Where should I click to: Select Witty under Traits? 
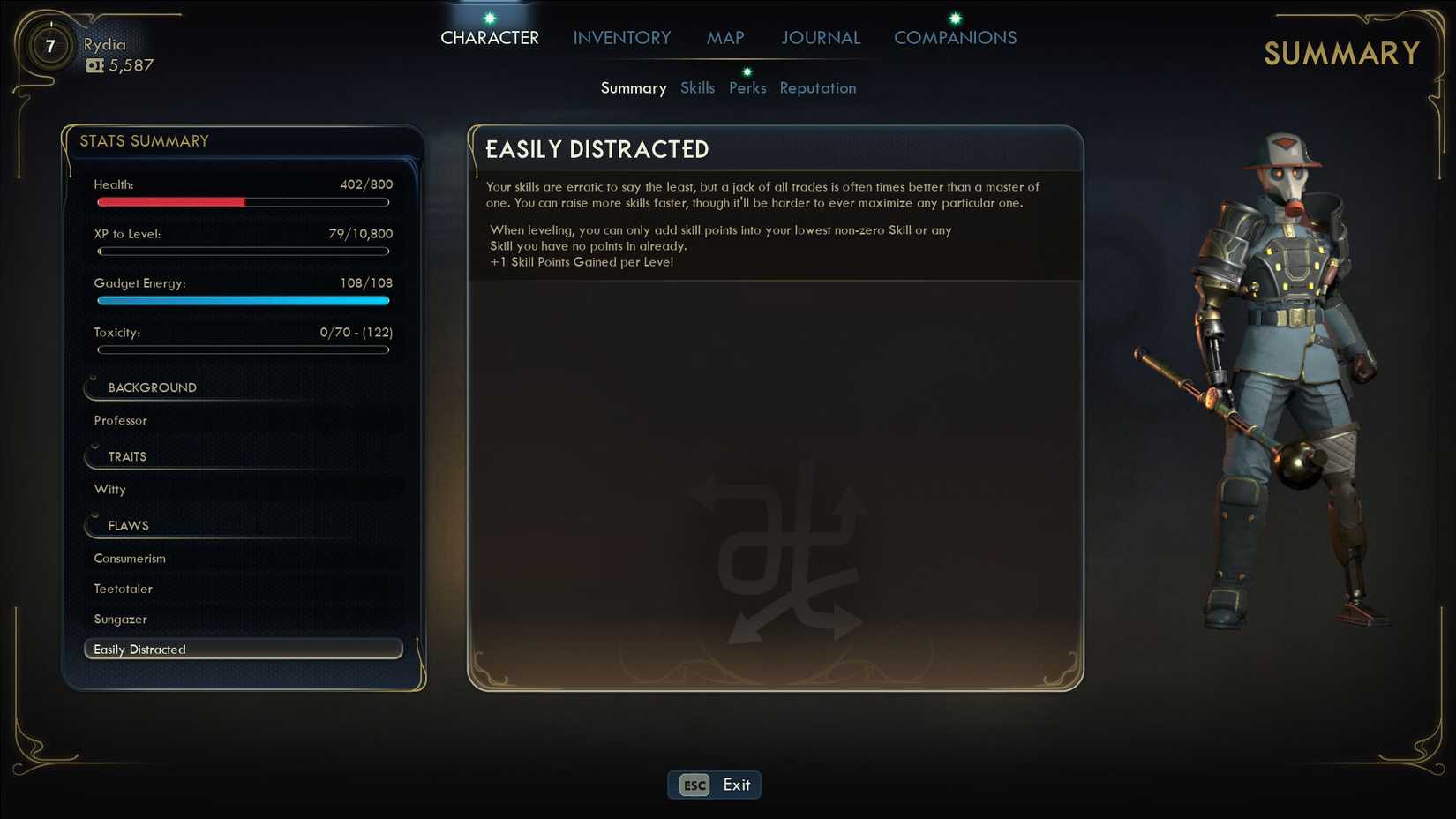point(109,489)
